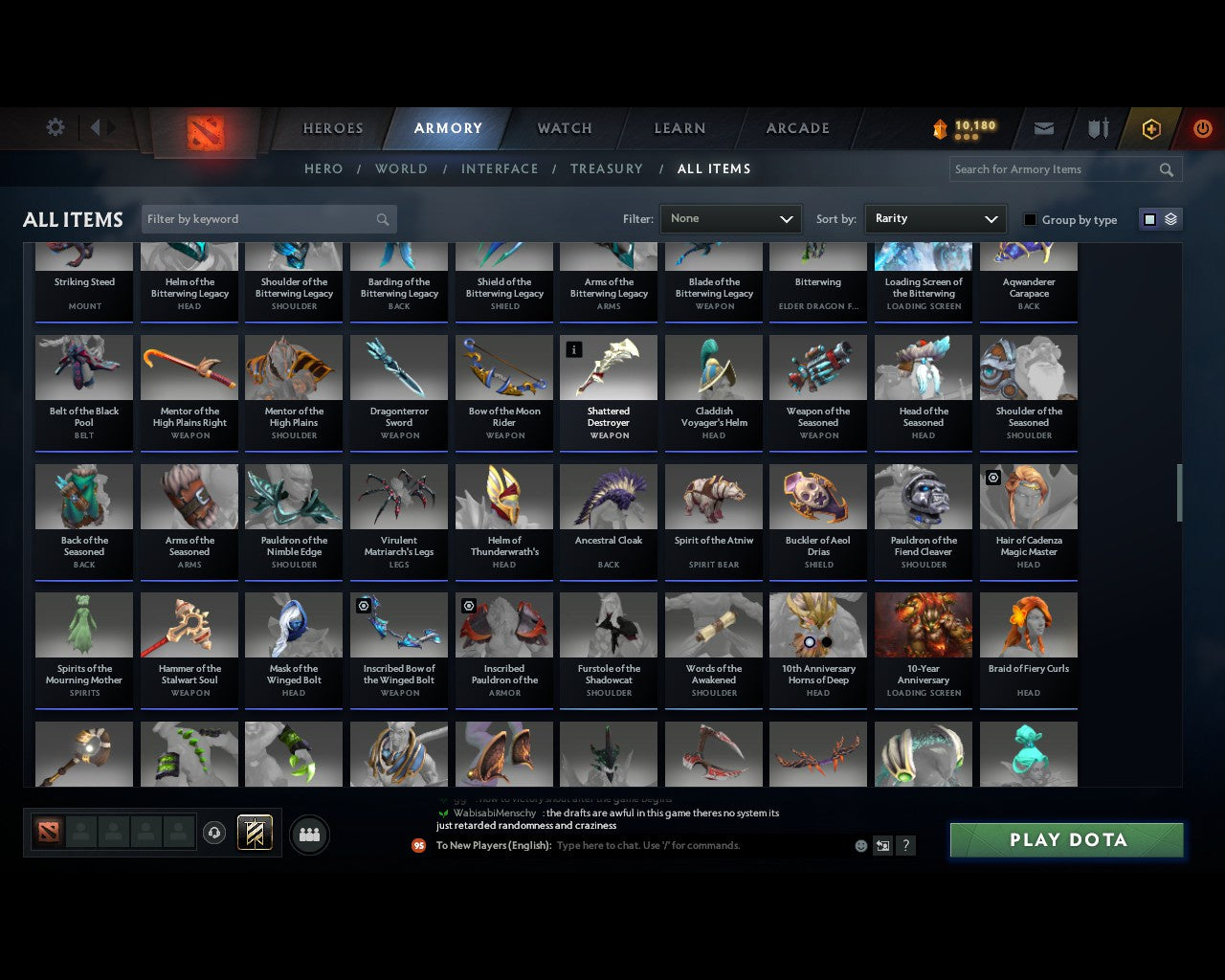
Task: Open the Sort by Rarity dropdown
Action: (935, 218)
